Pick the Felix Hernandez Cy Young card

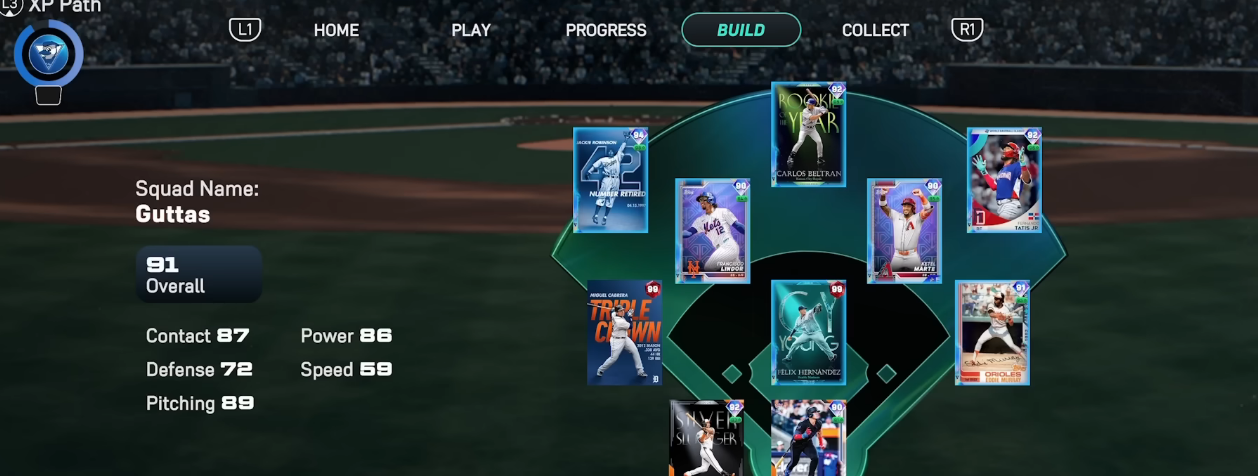click(x=808, y=332)
